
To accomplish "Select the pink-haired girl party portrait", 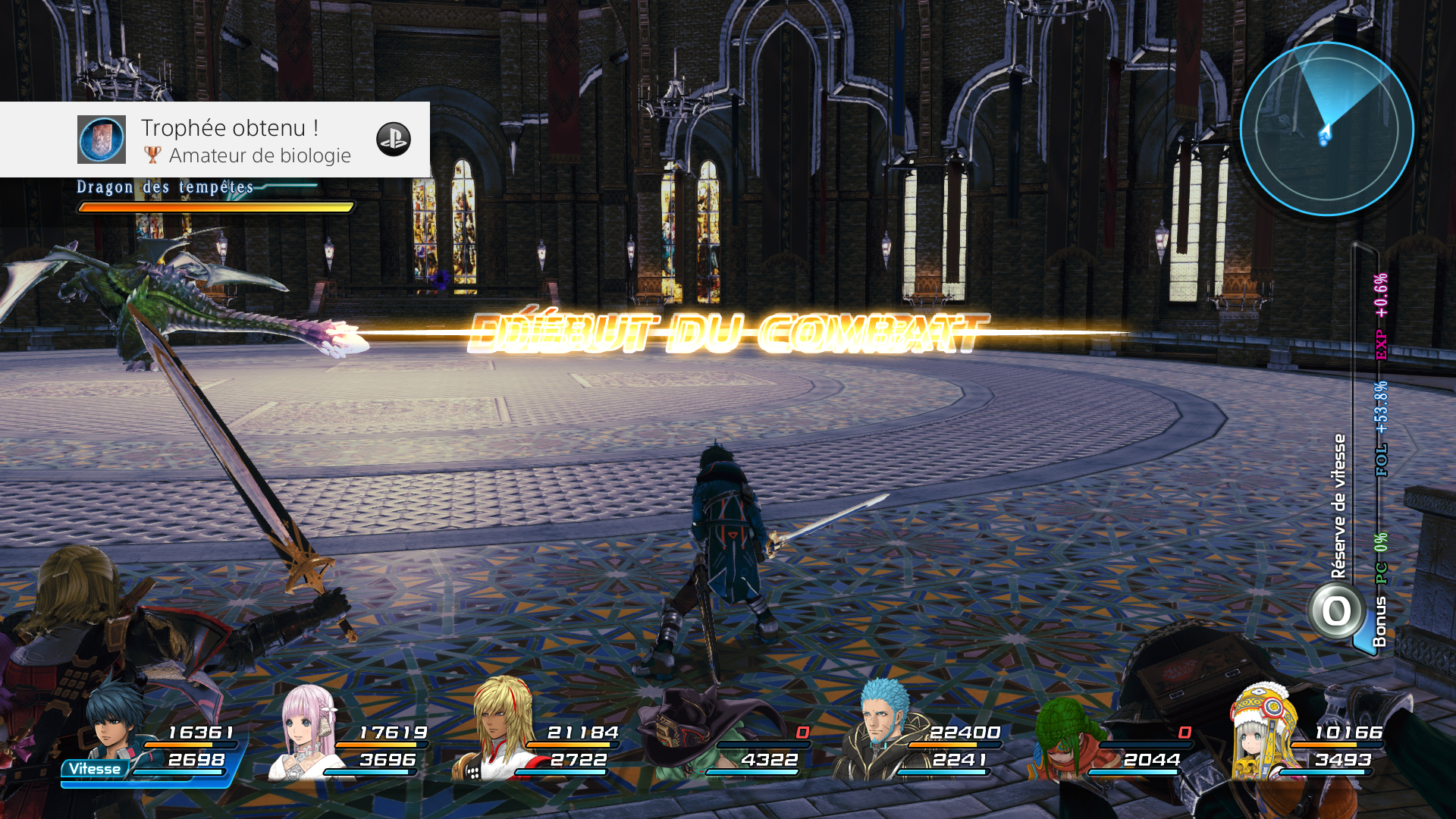I will coord(307,732).
